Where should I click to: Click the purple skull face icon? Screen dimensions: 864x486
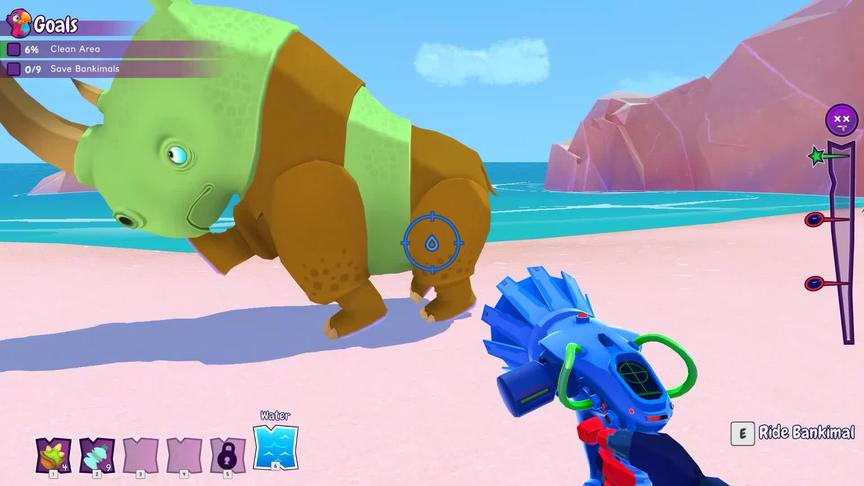click(x=841, y=121)
